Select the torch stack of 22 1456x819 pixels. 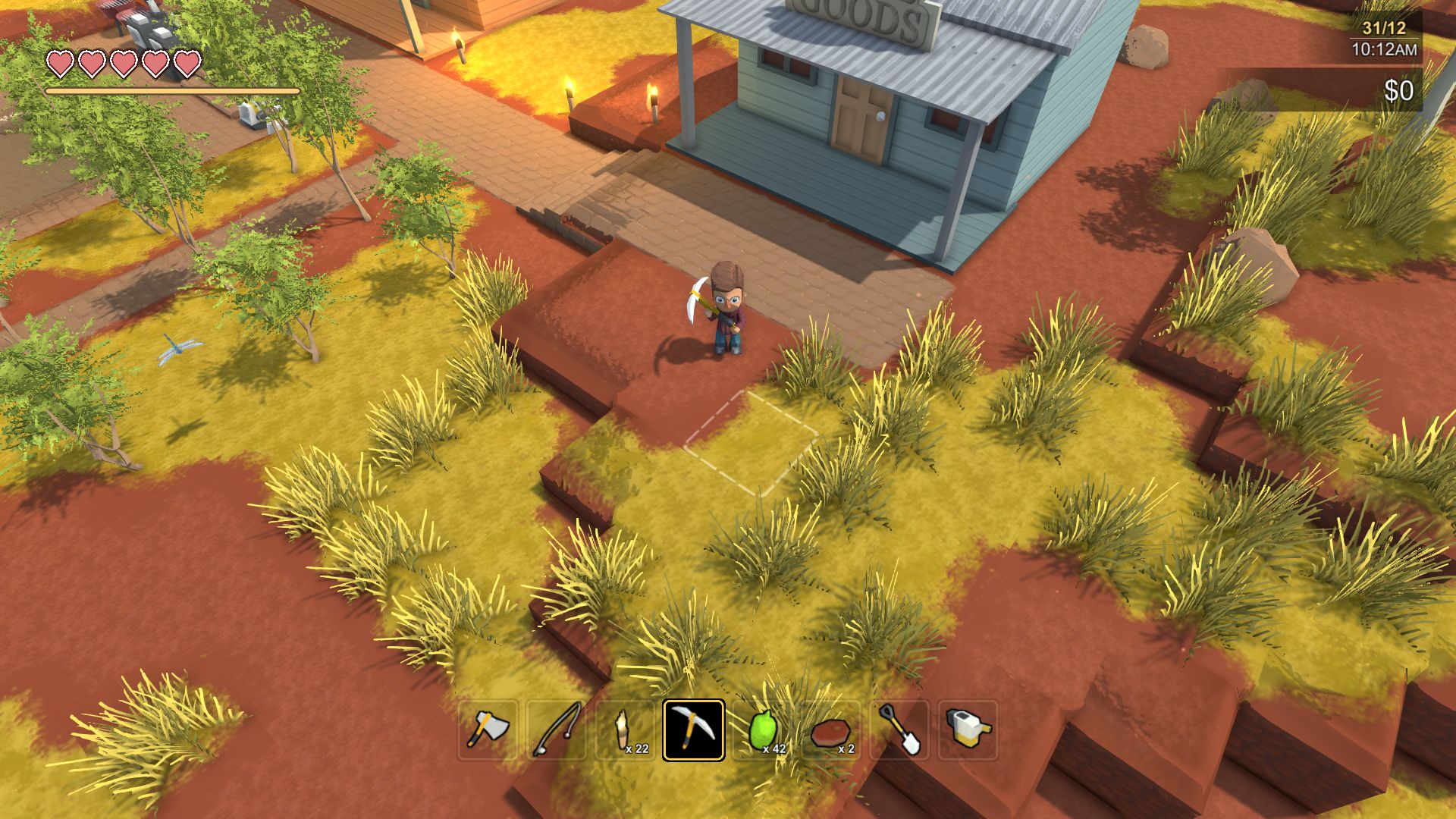click(x=626, y=728)
